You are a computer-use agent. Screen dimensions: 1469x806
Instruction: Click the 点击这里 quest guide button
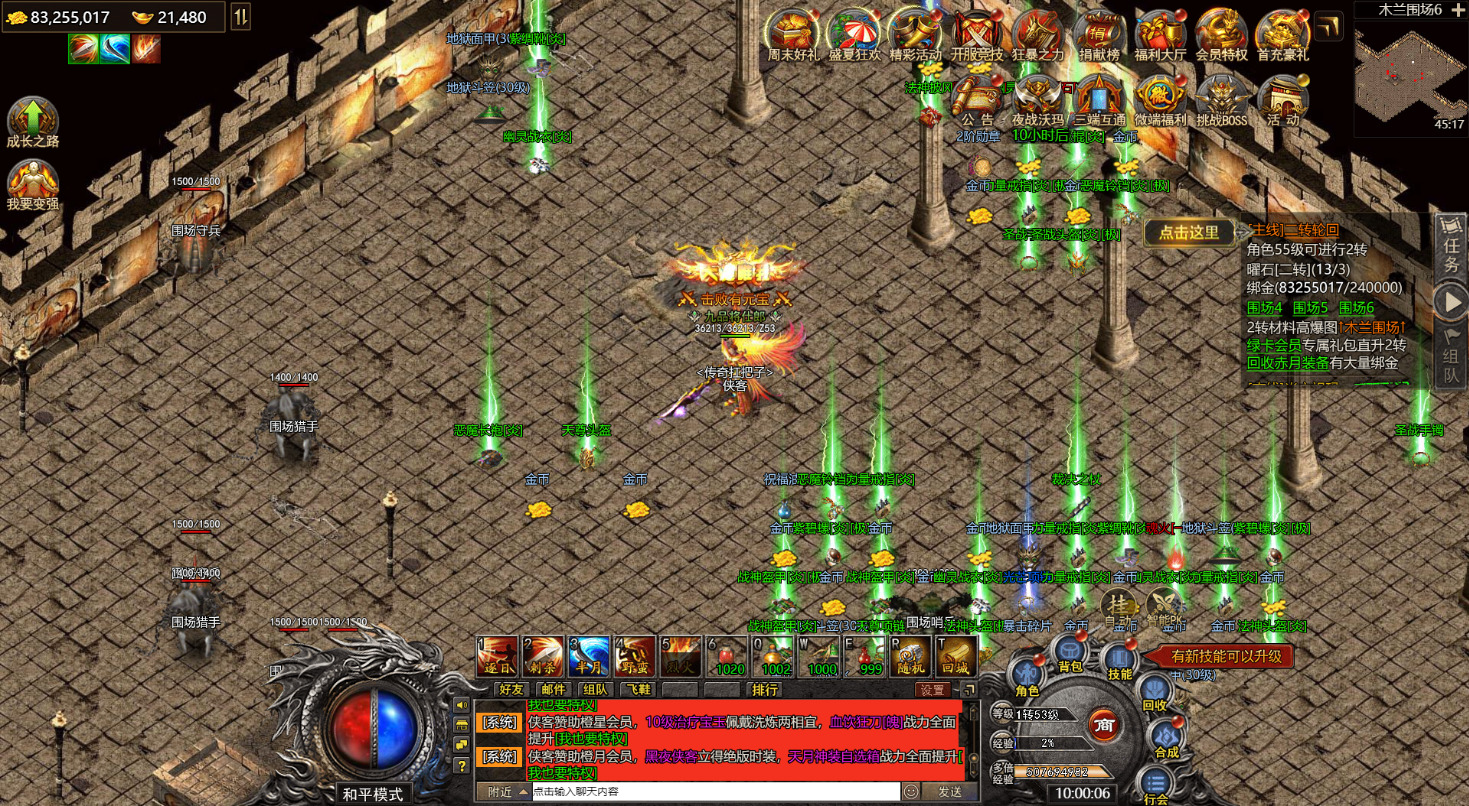pyautogui.click(x=1189, y=232)
